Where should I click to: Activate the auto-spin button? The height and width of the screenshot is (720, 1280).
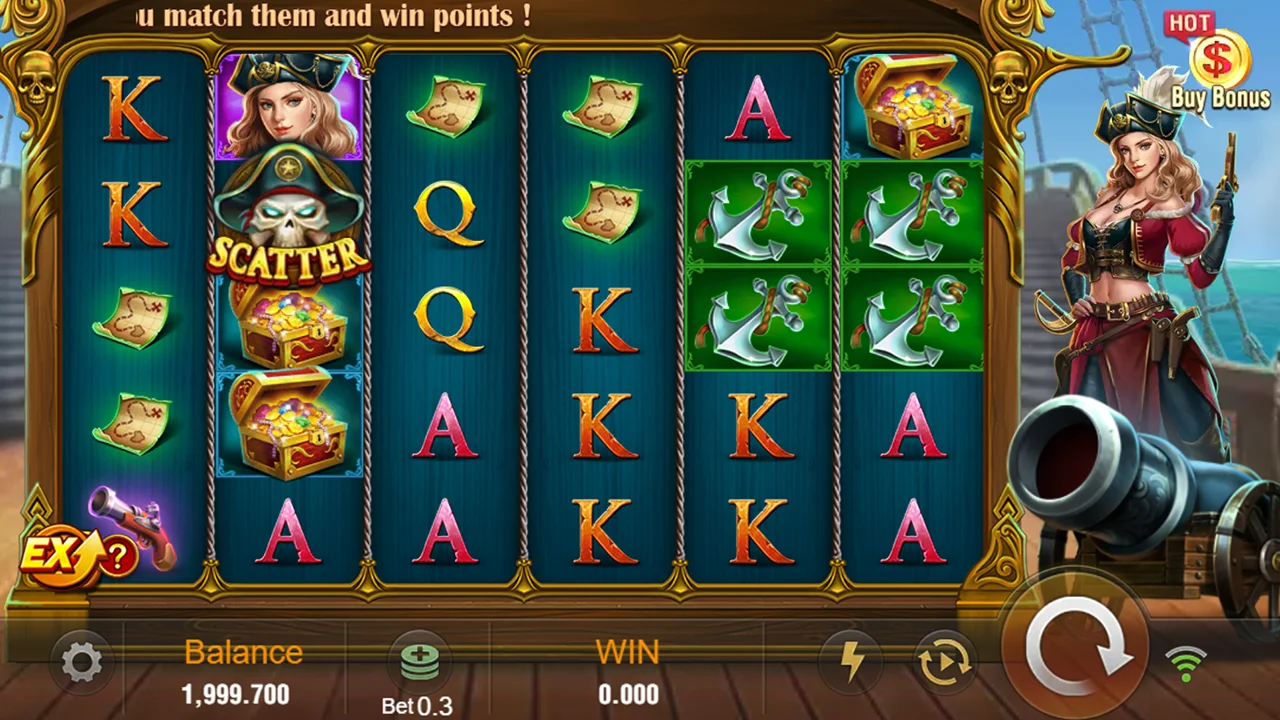point(944,661)
